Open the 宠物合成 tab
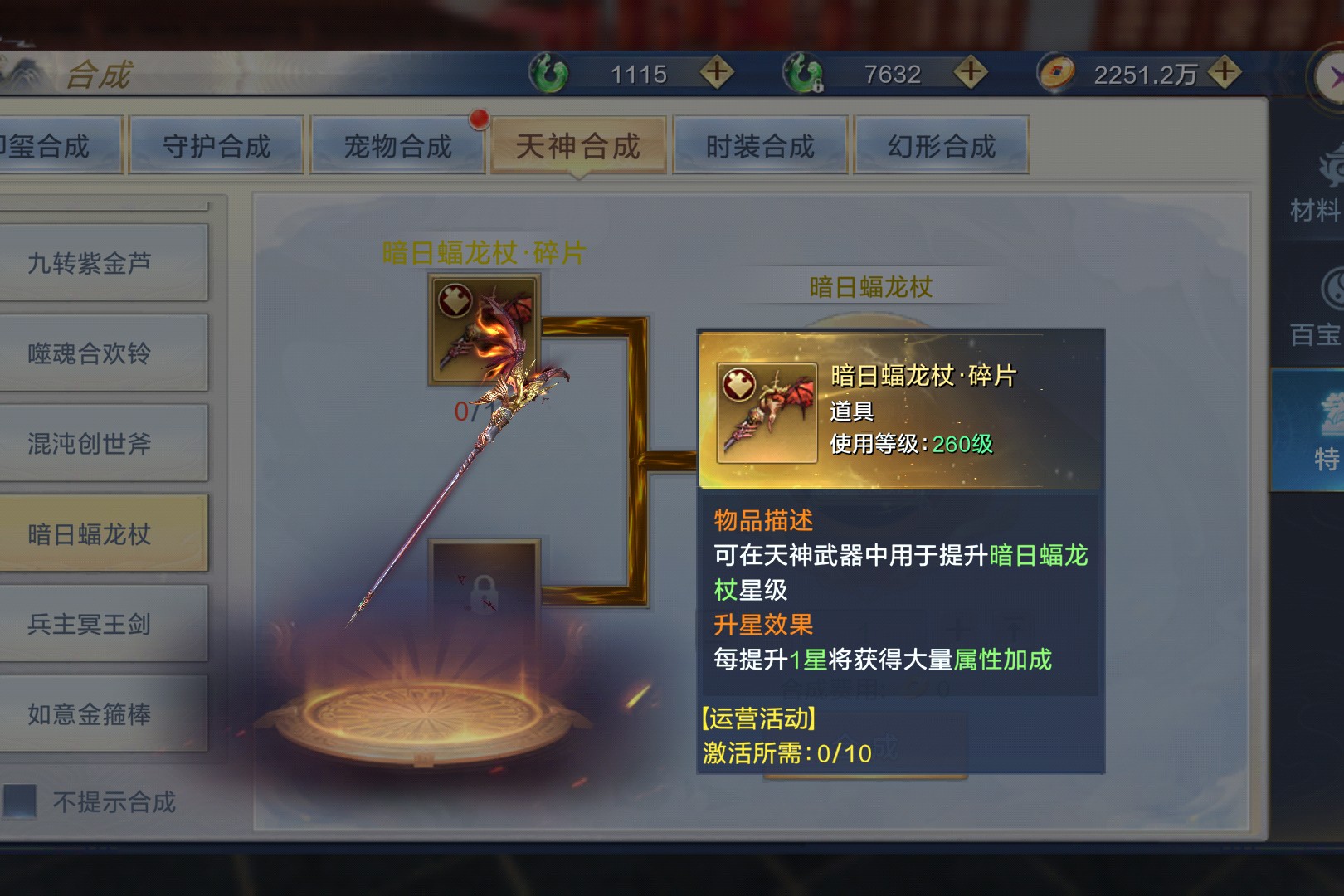The height and width of the screenshot is (896, 1344). [397, 146]
